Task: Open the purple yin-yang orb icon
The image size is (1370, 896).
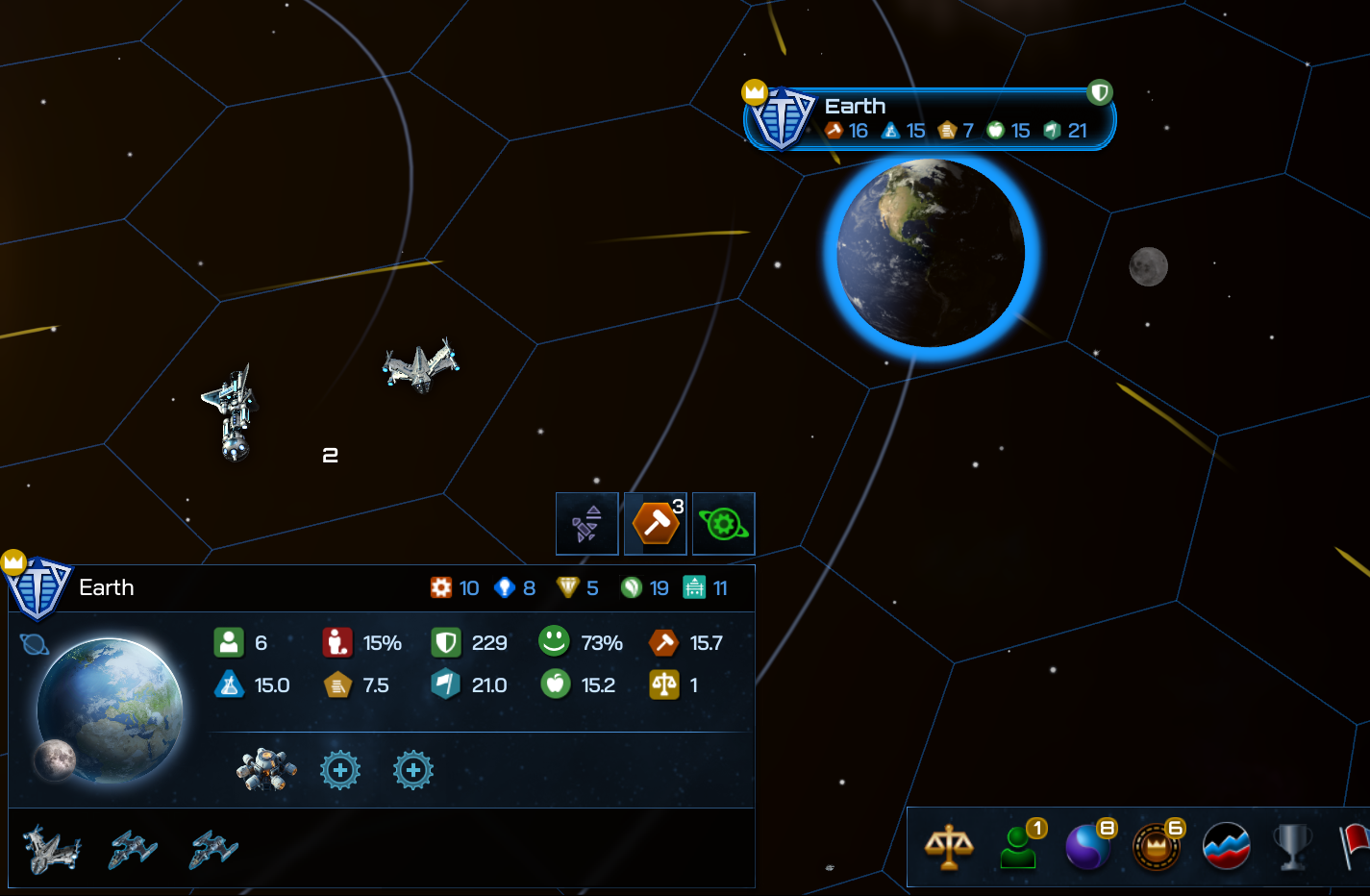Action: click(1088, 848)
